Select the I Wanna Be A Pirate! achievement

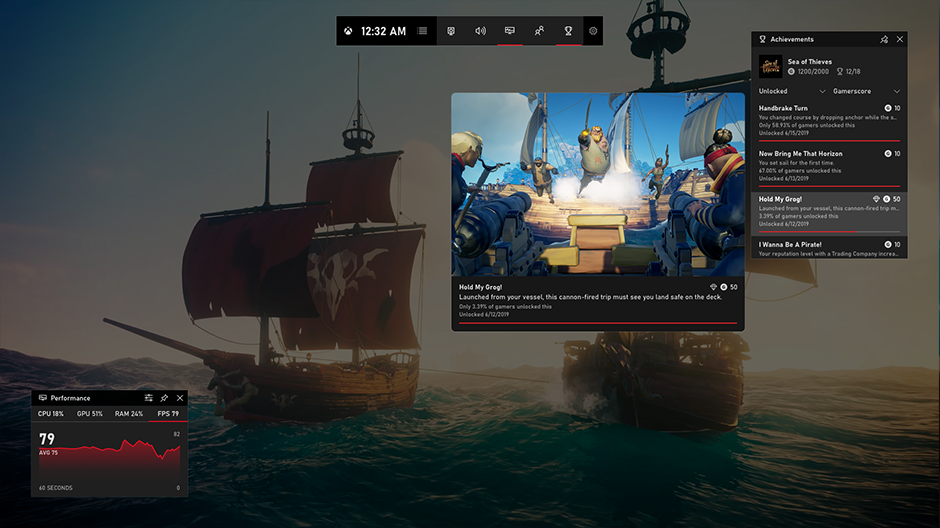[x=829, y=247]
